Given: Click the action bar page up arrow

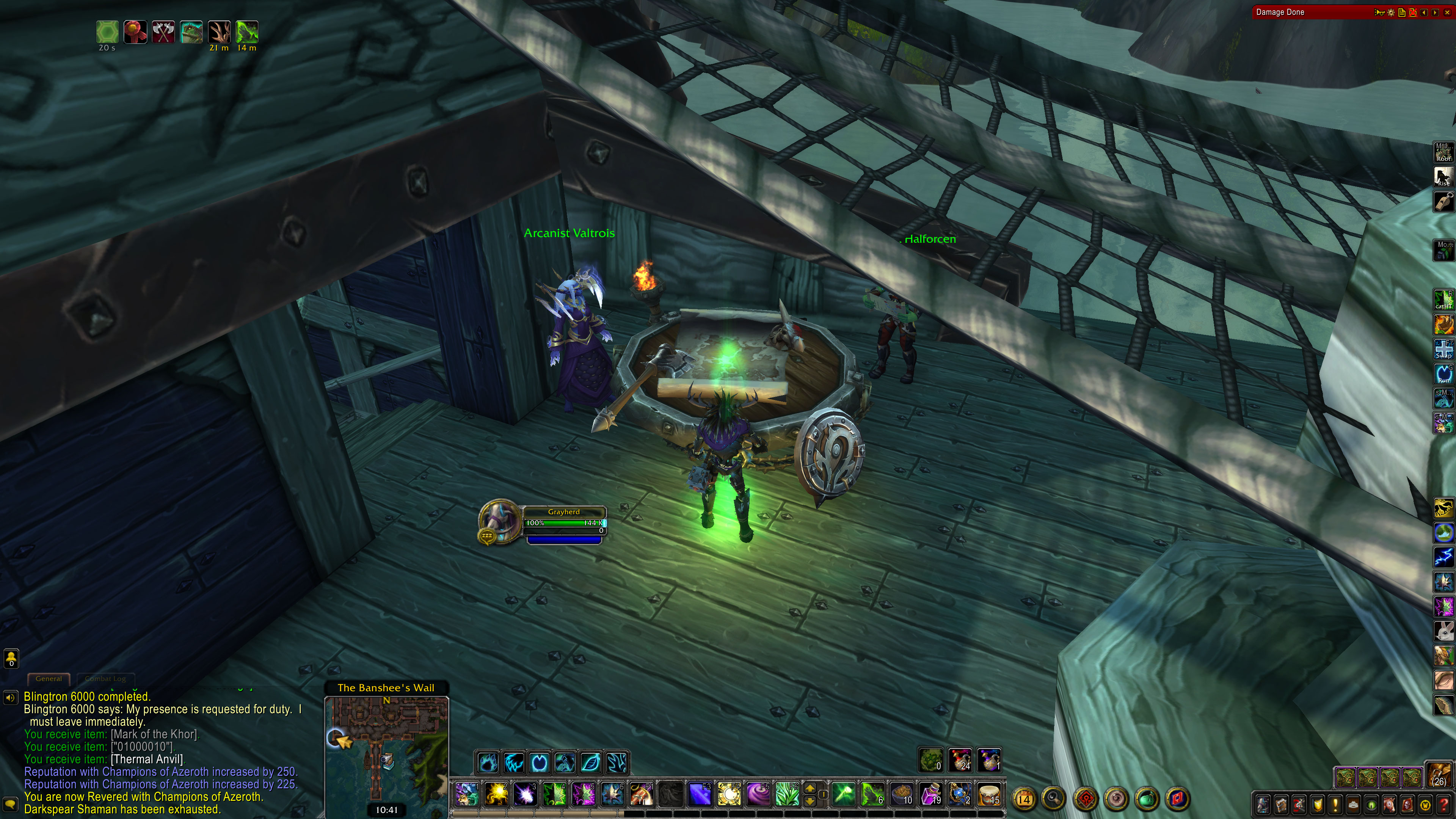Looking at the screenshot, I should 810,789.
